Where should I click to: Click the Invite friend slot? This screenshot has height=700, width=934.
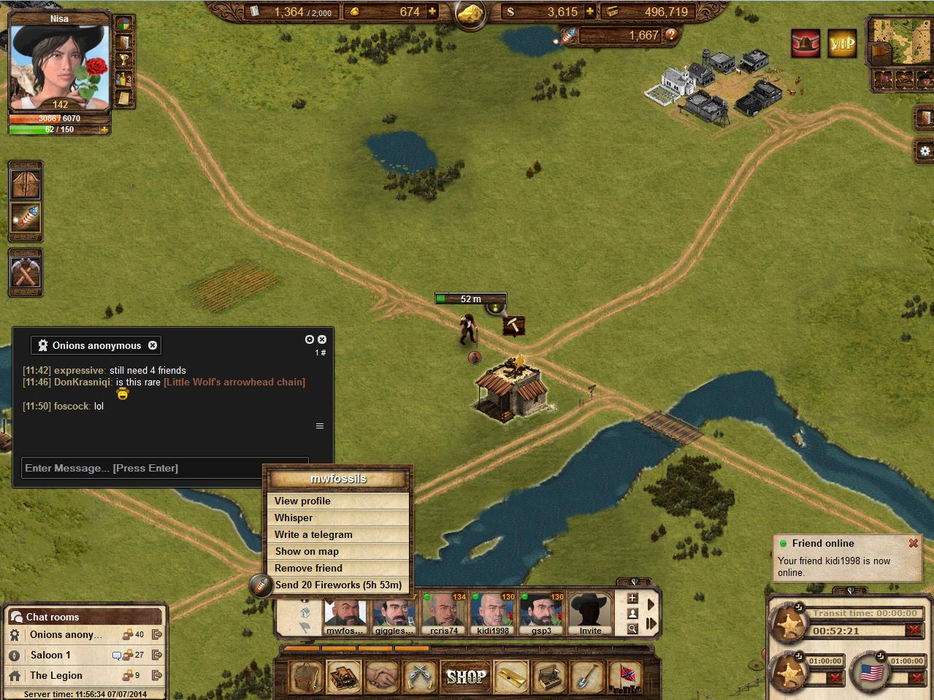coord(591,614)
